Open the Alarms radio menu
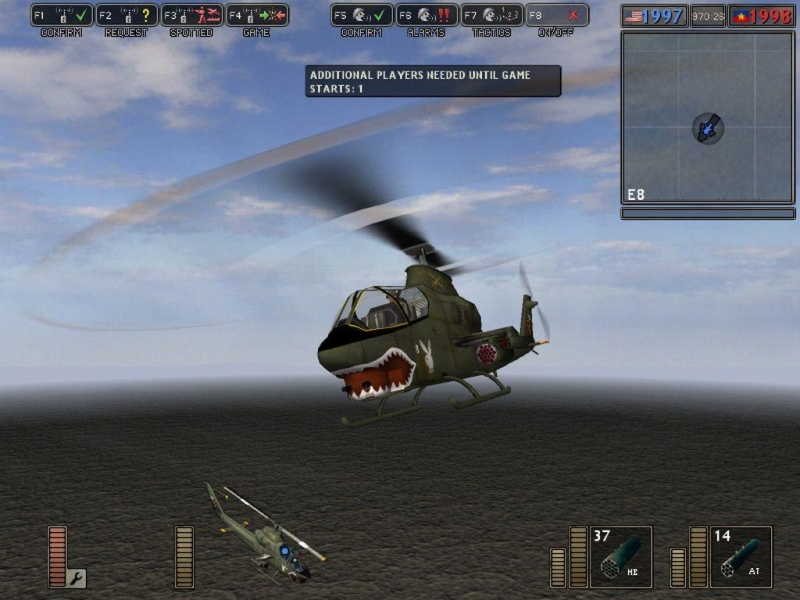 427,15
